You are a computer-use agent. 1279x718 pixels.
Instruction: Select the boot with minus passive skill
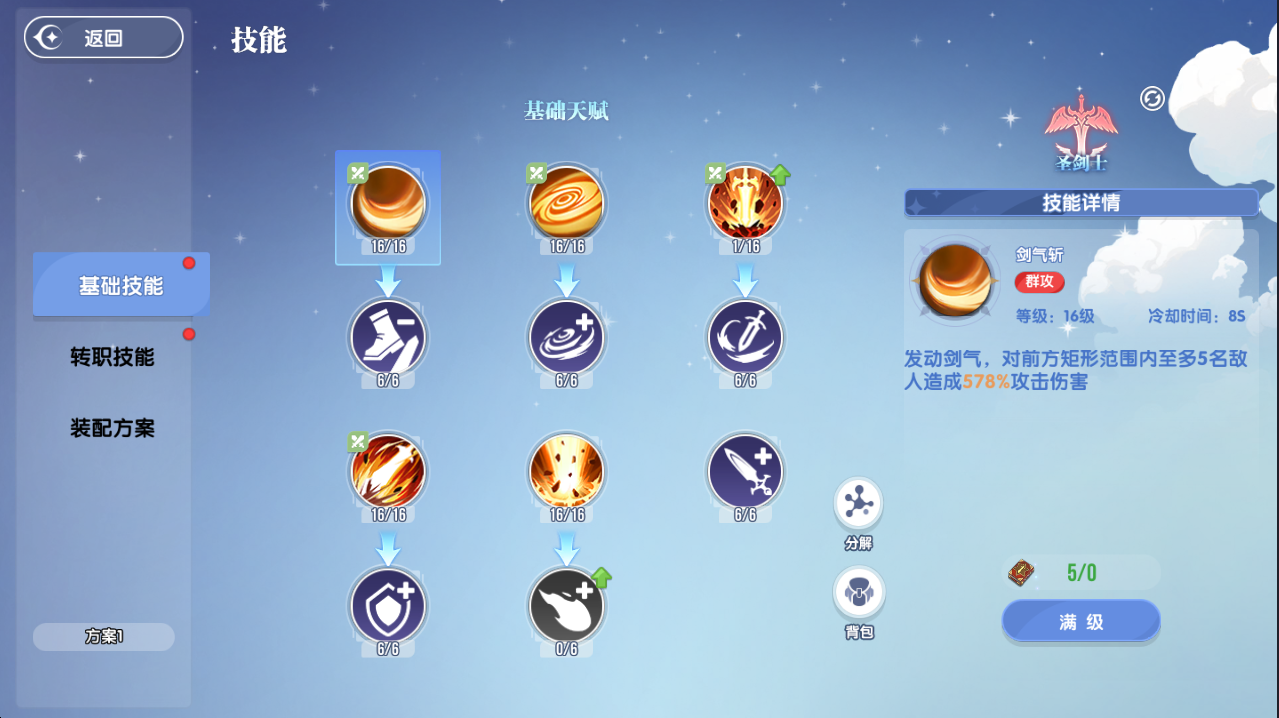click(x=388, y=338)
